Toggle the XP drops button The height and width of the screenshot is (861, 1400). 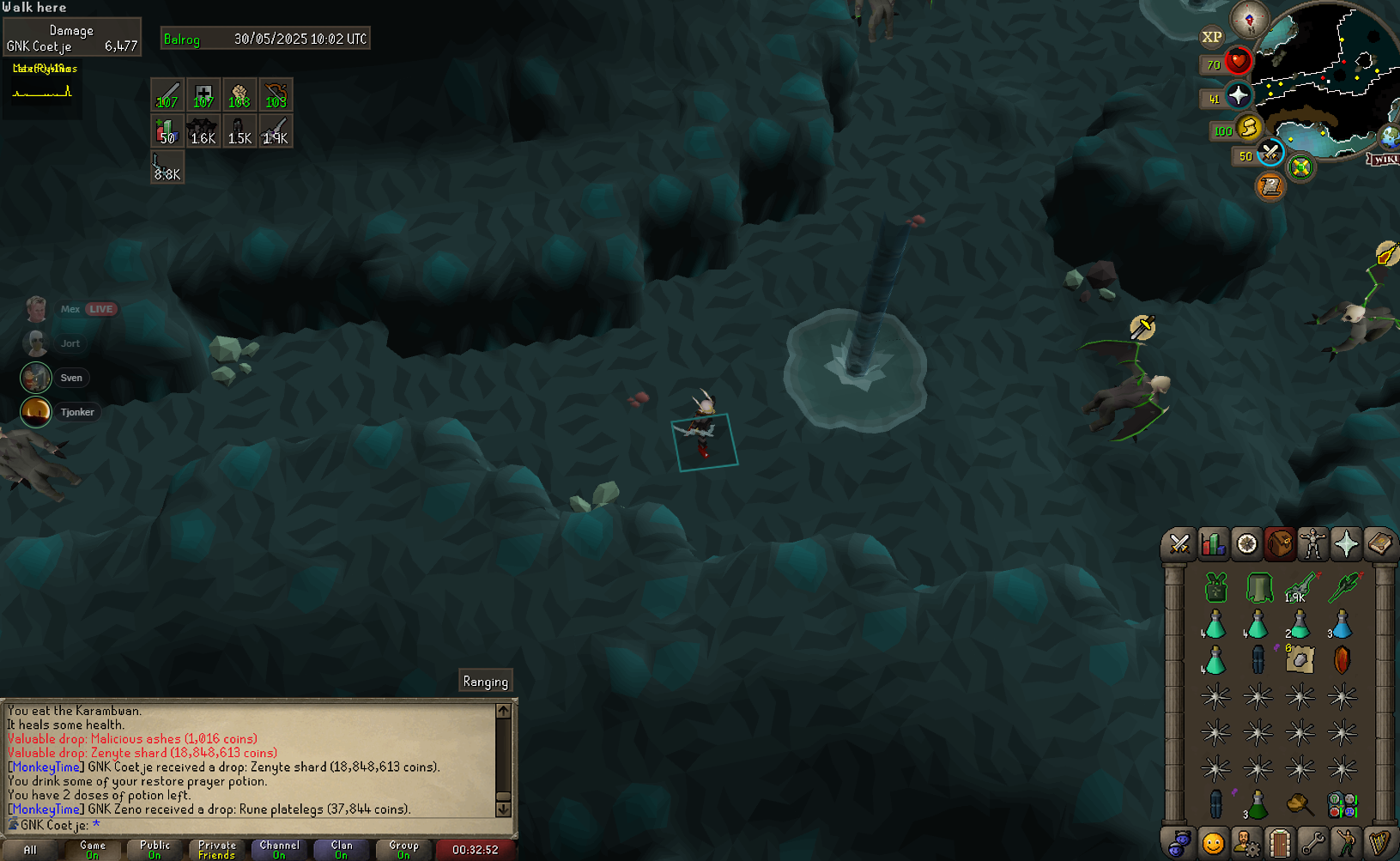(1211, 37)
